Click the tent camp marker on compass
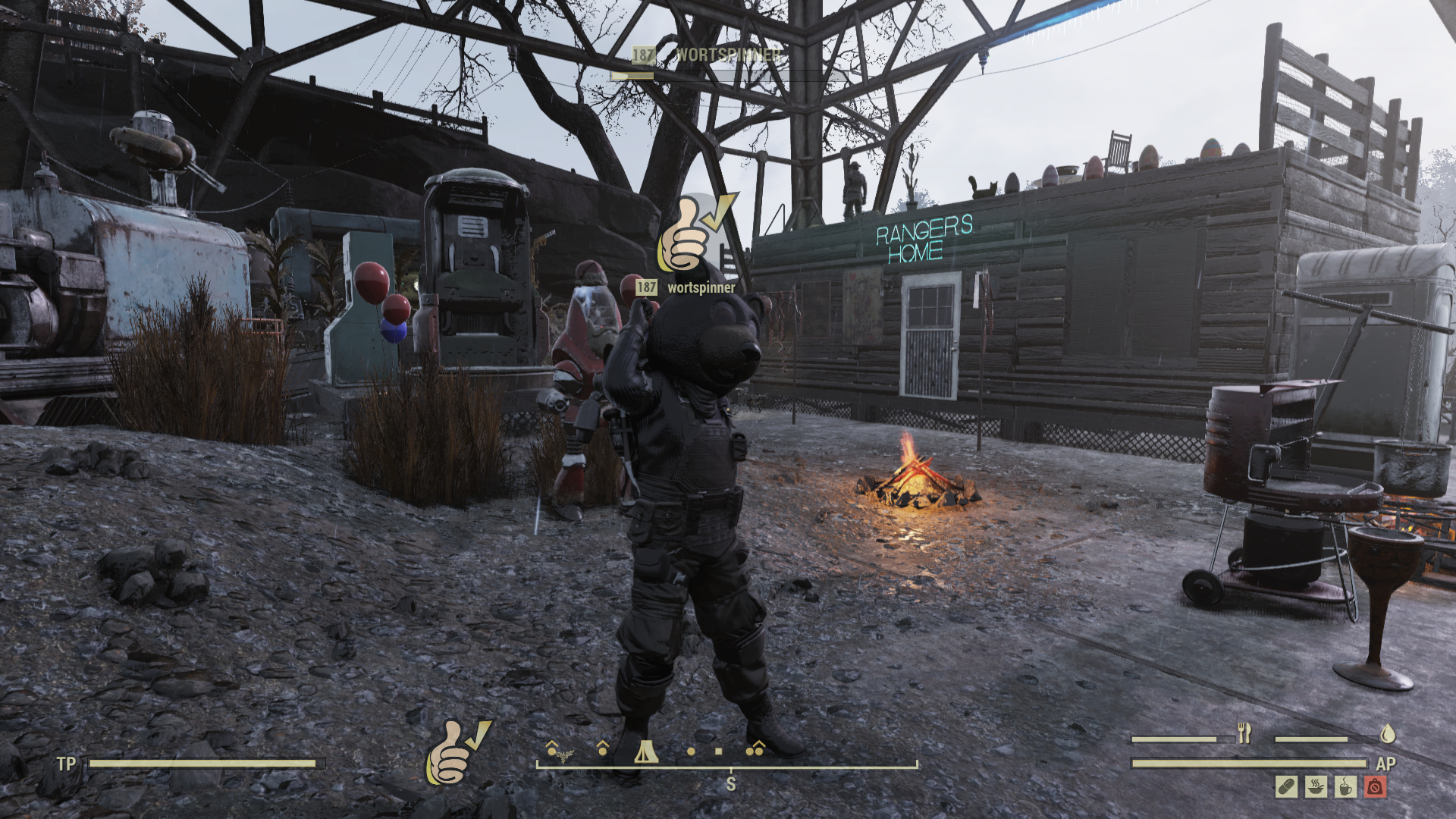This screenshot has width=1456, height=819. (645, 752)
